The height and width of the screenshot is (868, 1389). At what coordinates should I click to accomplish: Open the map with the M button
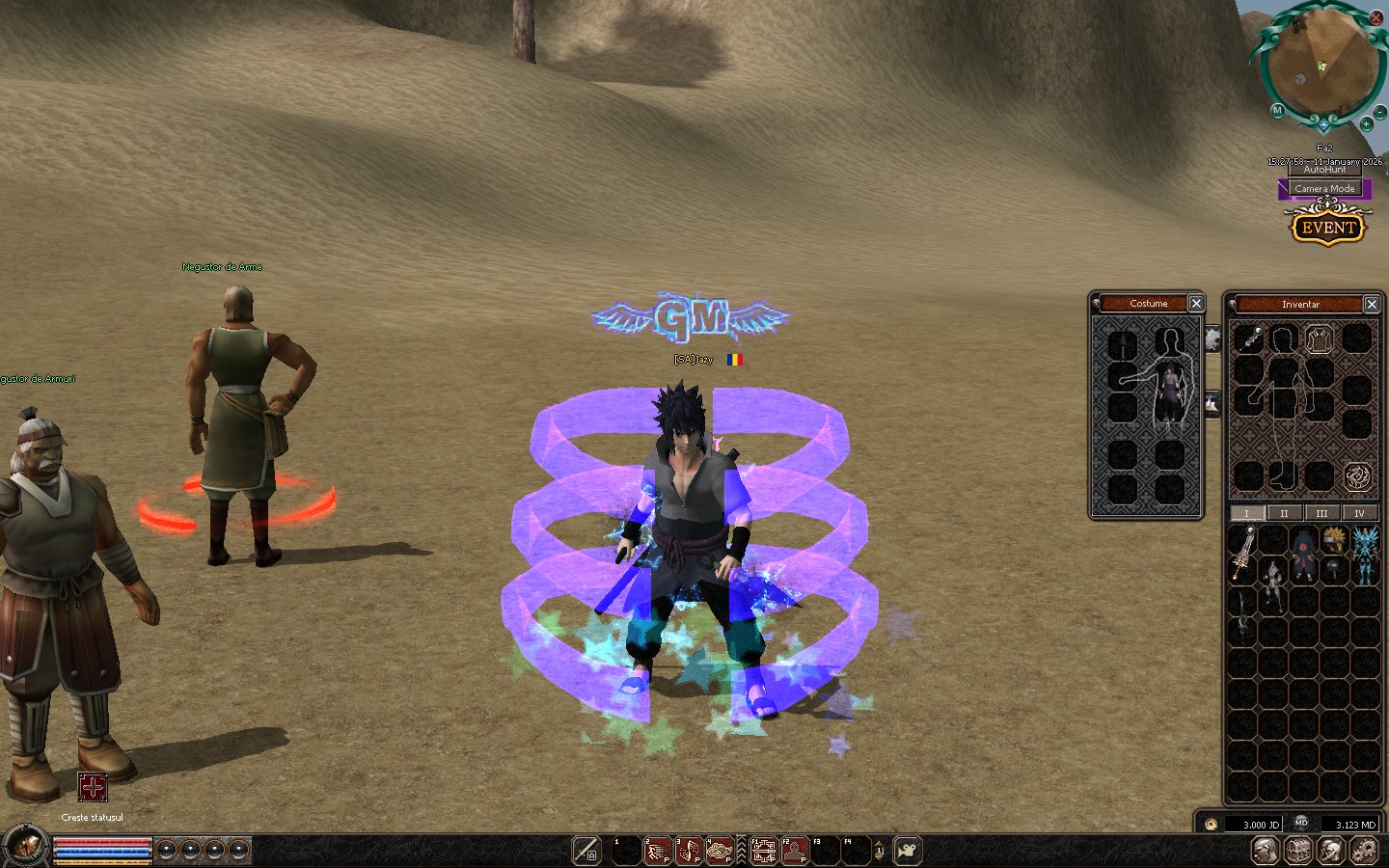(1277, 111)
